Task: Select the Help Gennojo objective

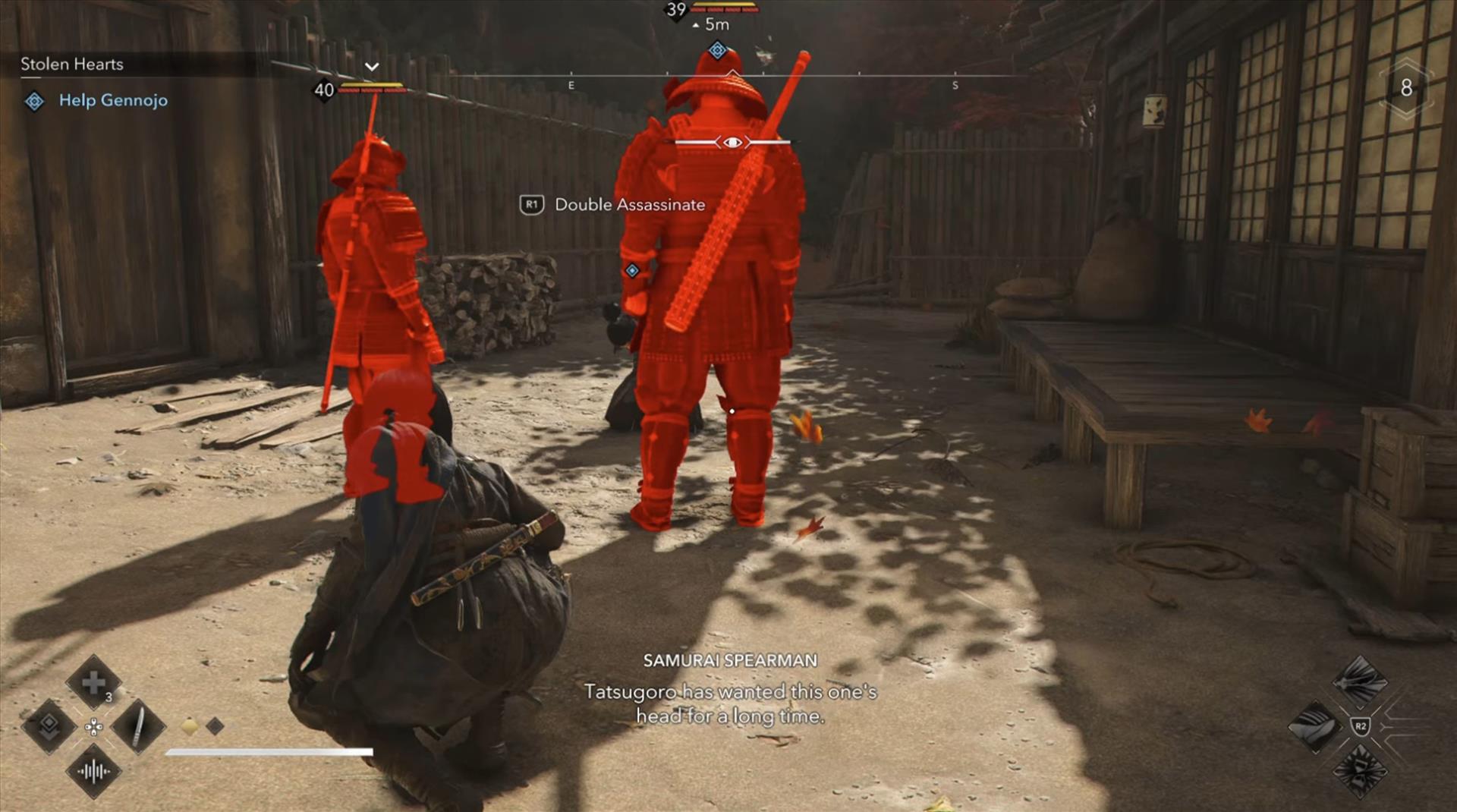Action: pyautogui.click(x=112, y=100)
